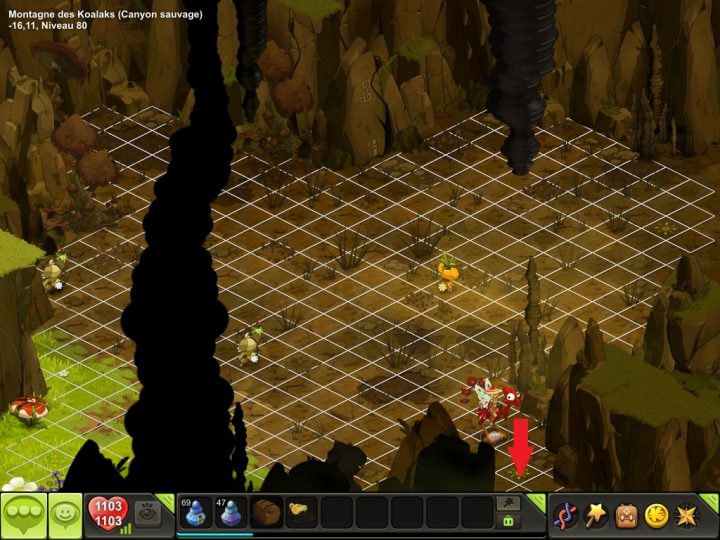Open the smiley emotes panel
This screenshot has width=720, height=540.
[66, 516]
